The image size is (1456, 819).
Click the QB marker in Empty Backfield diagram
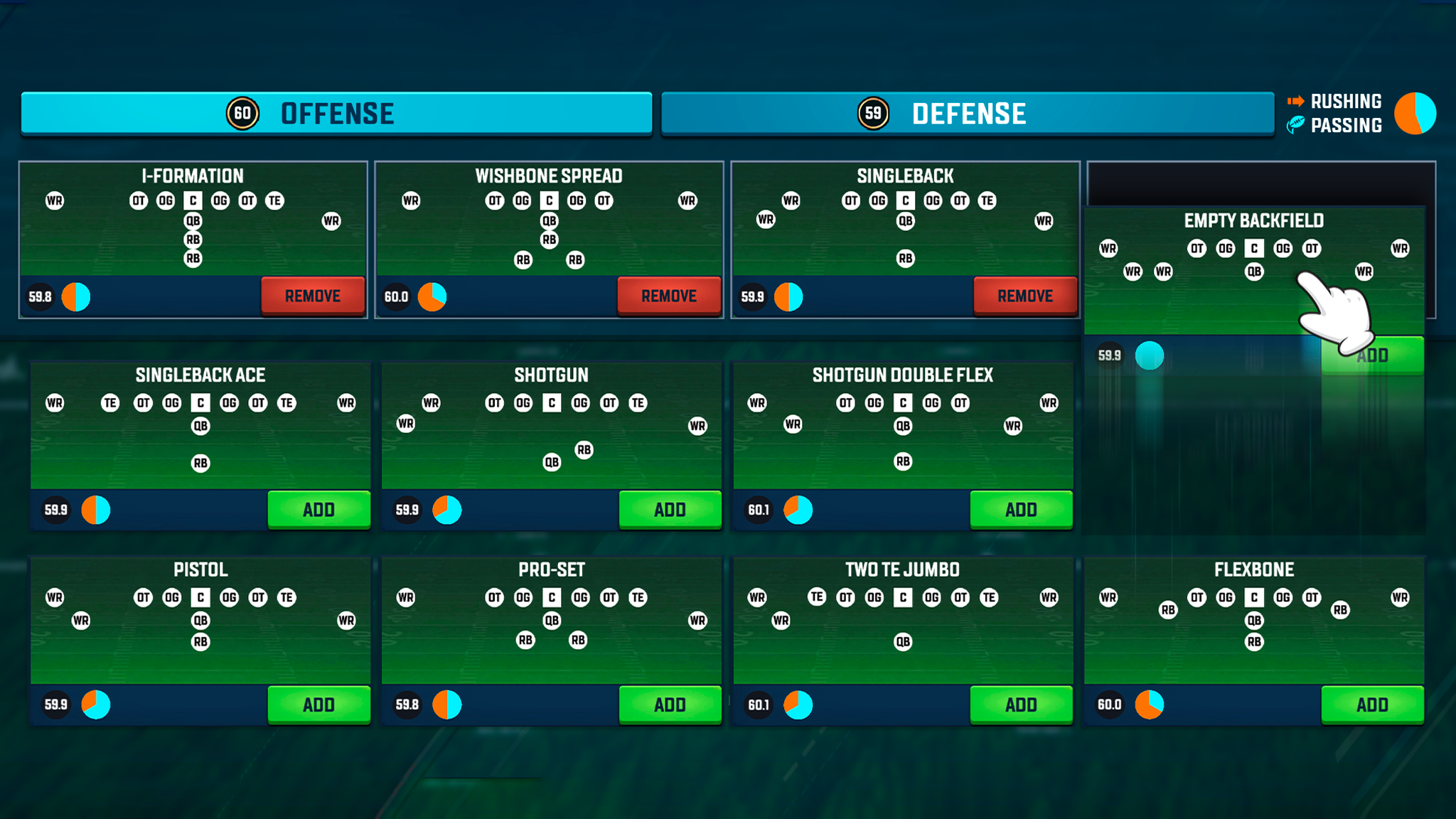coord(1253,271)
